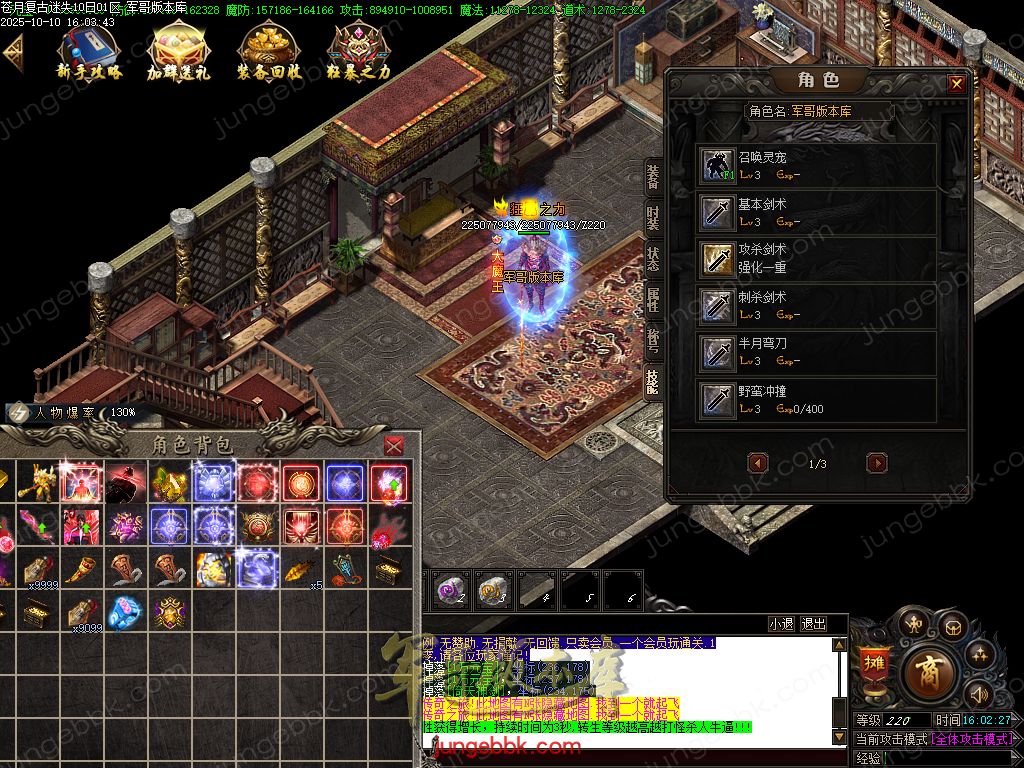
Task: Open the 加群送礼 gift menu
Action: point(179,52)
